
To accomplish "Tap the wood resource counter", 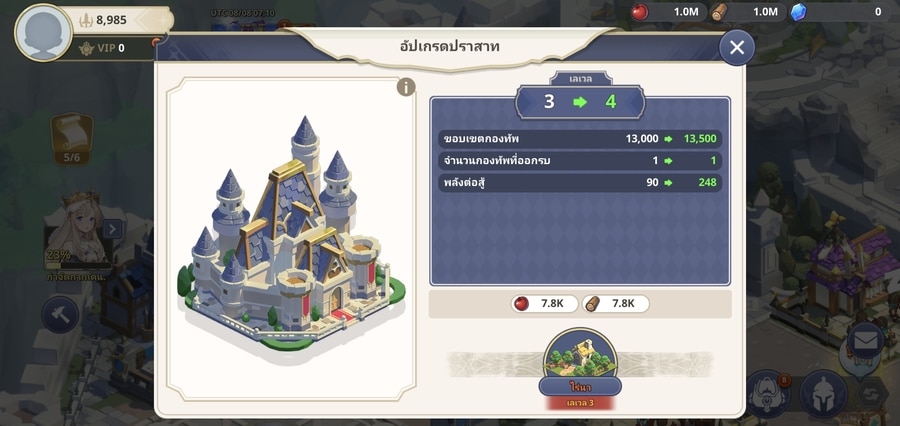I will pos(748,12).
